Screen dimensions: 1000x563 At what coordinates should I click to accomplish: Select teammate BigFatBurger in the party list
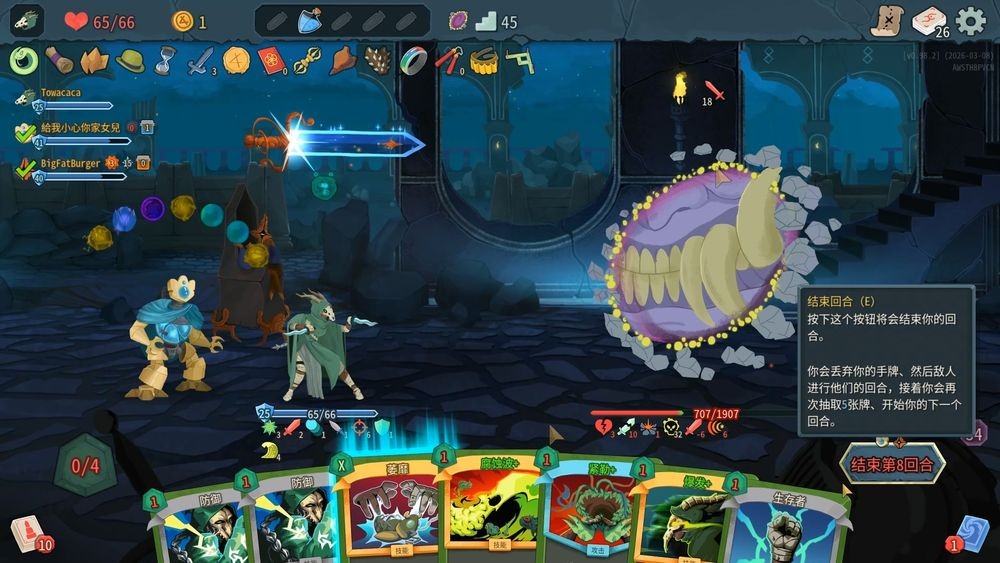point(70,163)
